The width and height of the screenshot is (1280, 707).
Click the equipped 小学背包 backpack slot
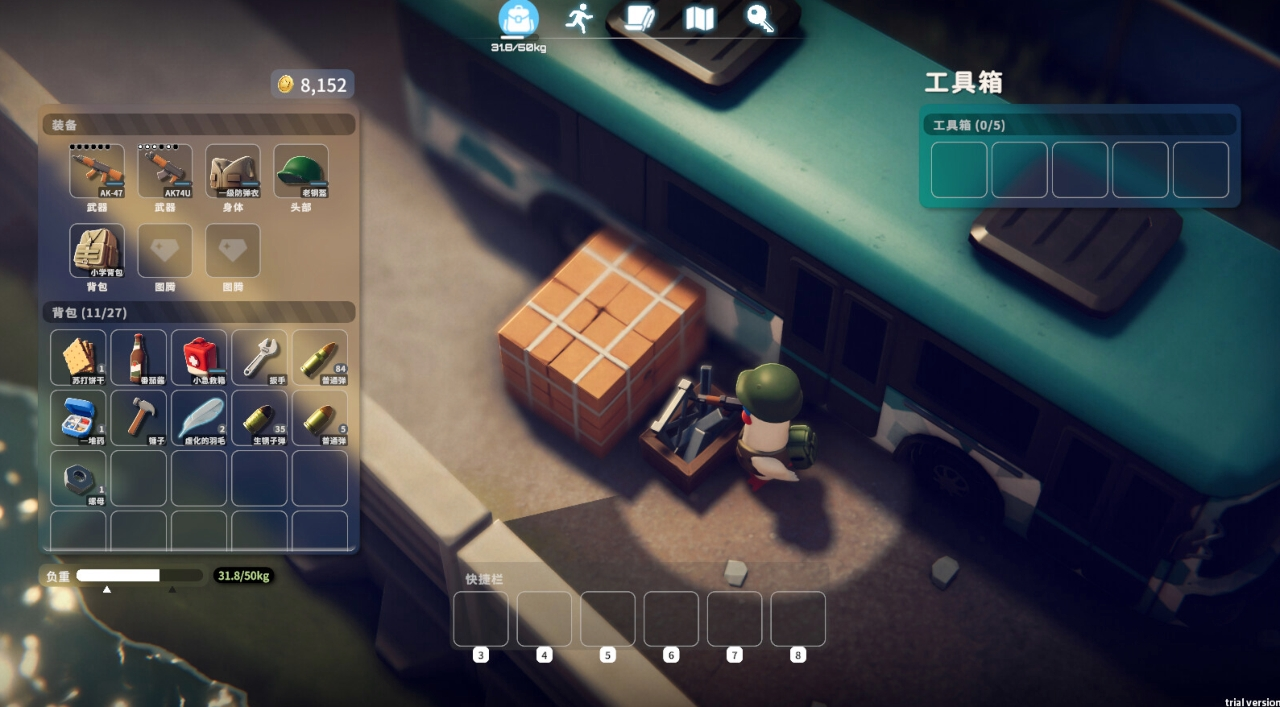click(97, 250)
